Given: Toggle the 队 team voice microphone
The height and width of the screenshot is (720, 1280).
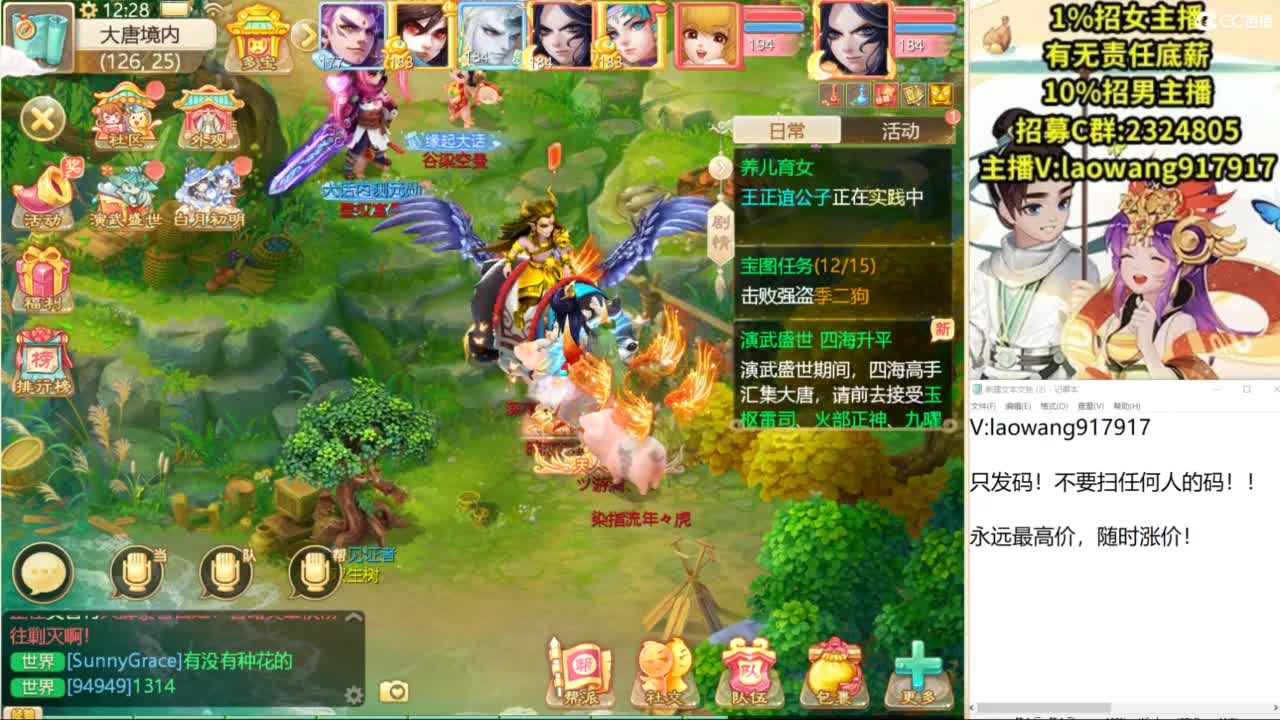Looking at the screenshot, I should click(223, 570).
